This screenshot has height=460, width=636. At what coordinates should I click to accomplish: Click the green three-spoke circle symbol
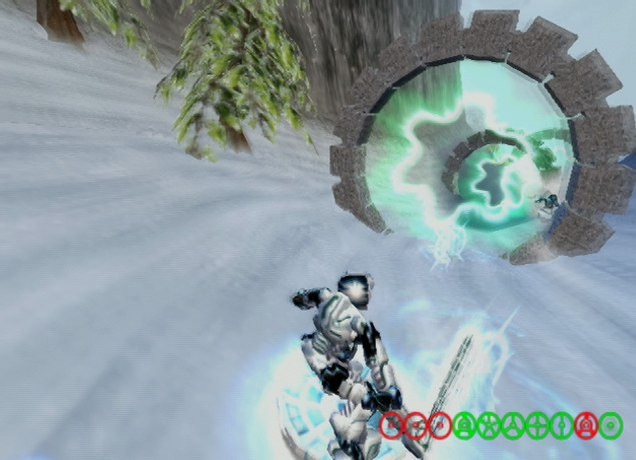tap(512, 426)
